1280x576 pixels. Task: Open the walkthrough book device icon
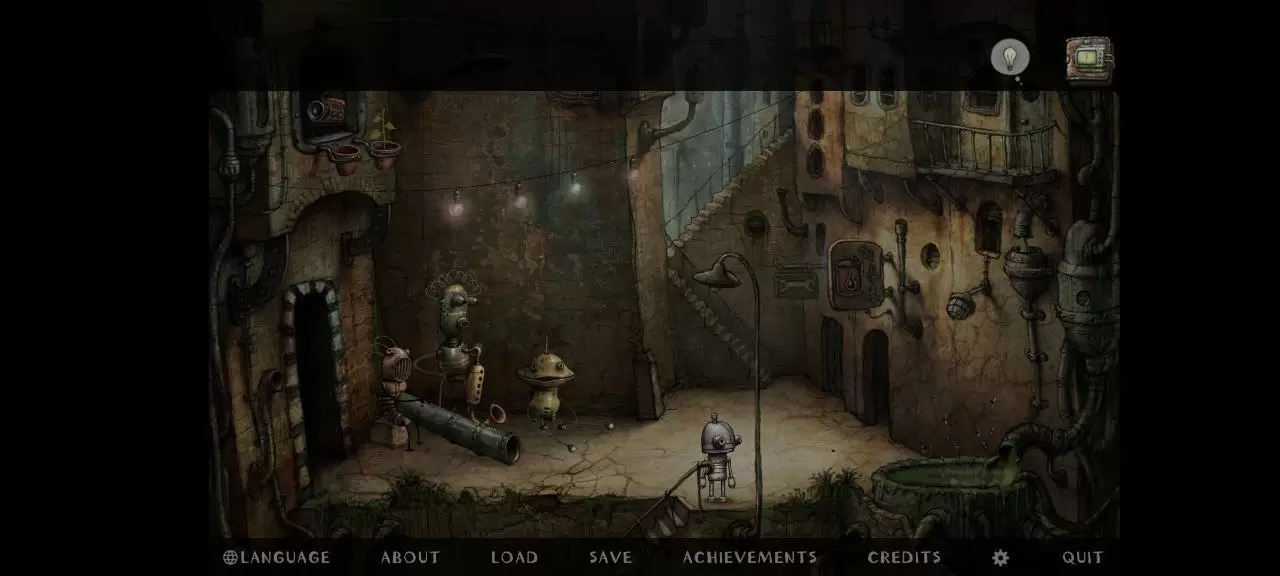point(1089,60)
